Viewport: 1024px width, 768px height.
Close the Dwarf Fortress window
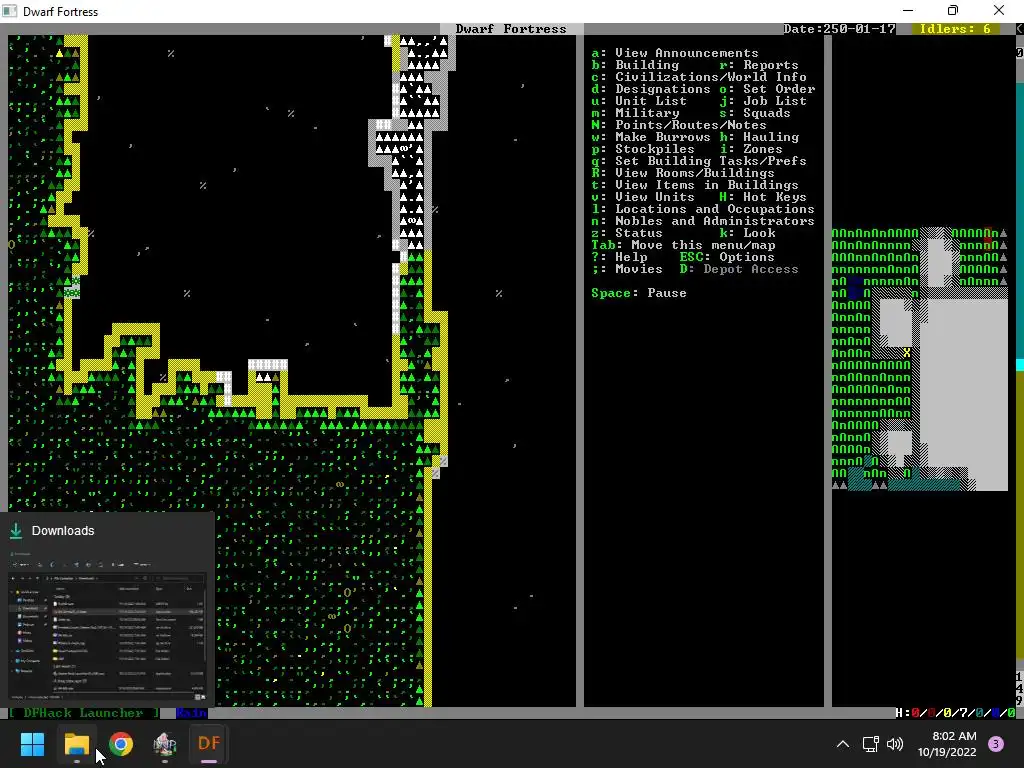coord(998,11)
